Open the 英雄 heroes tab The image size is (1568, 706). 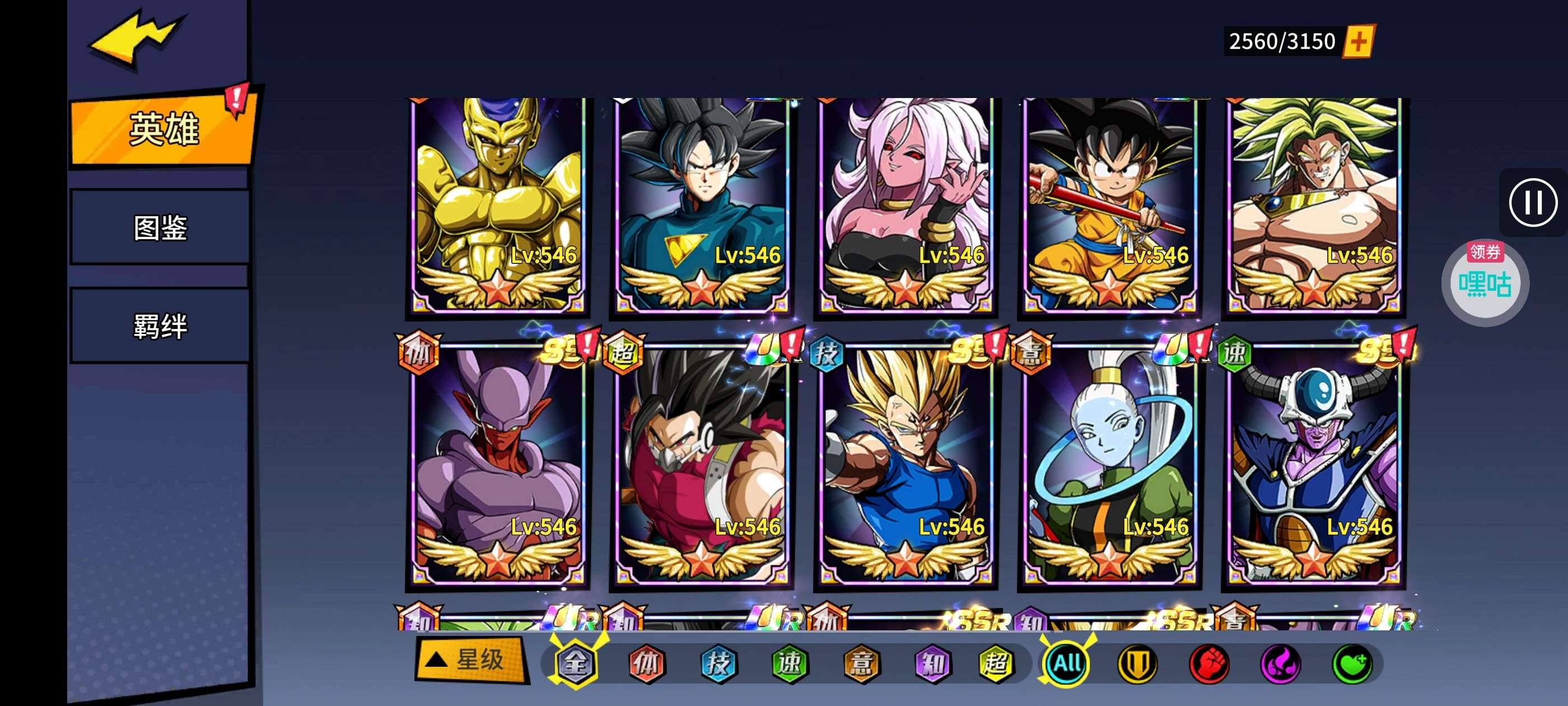pos(163,128)
